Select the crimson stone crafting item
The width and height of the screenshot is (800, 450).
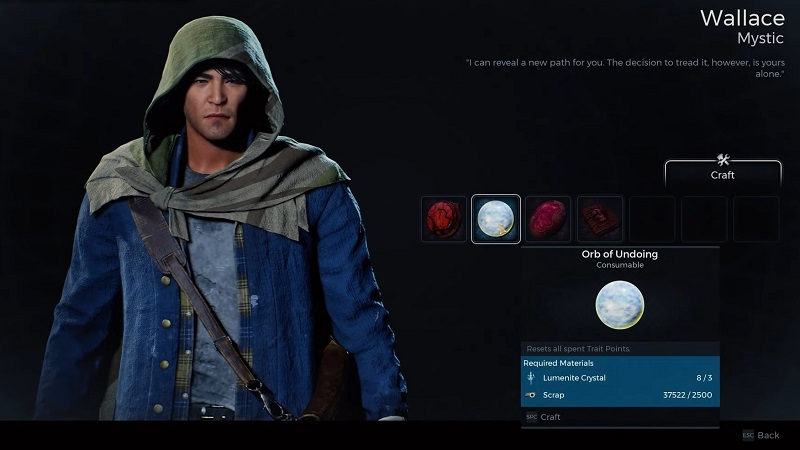[x=547, y=219]
